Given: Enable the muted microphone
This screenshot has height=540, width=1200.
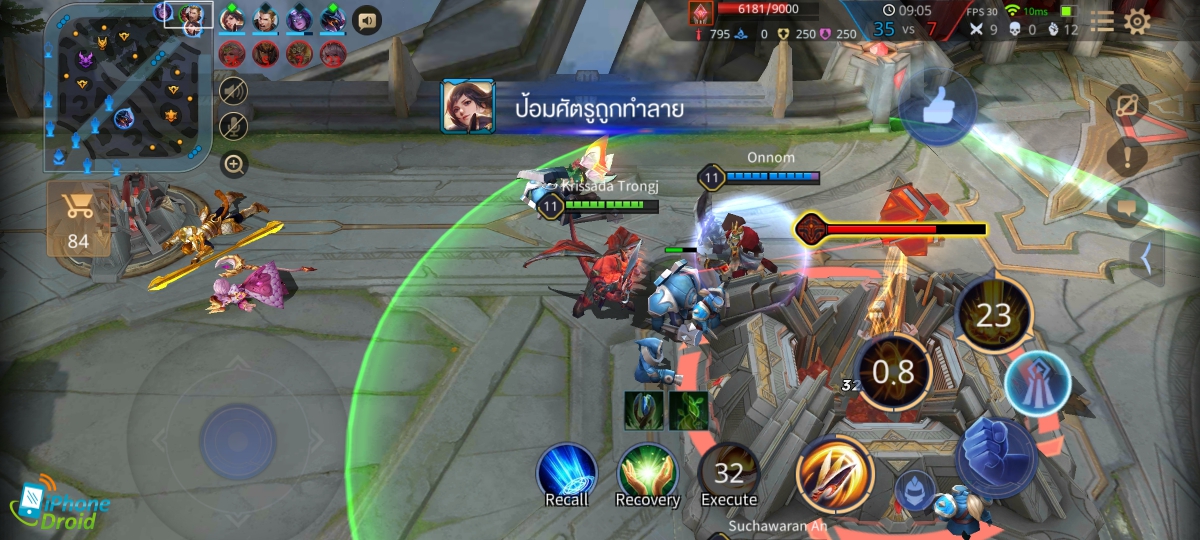Looking at the screenshot, I should (234, 126).
